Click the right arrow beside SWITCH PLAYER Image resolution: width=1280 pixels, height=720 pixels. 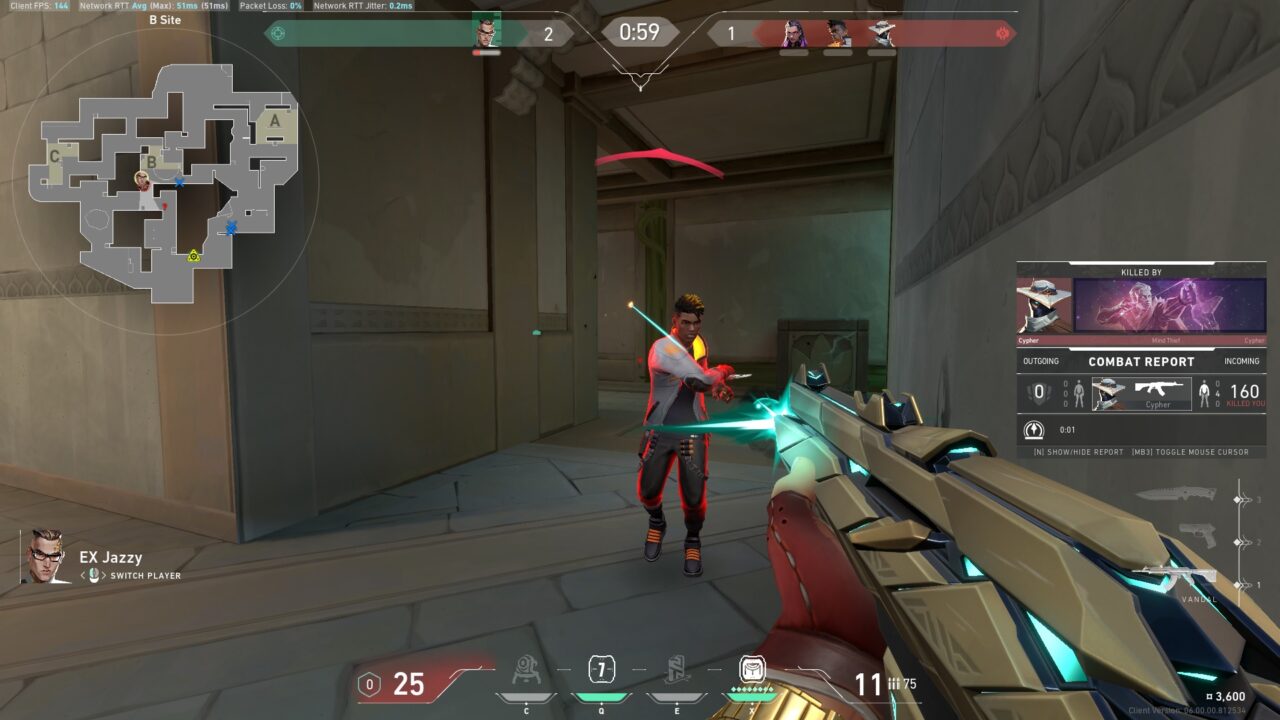[103, 575]
